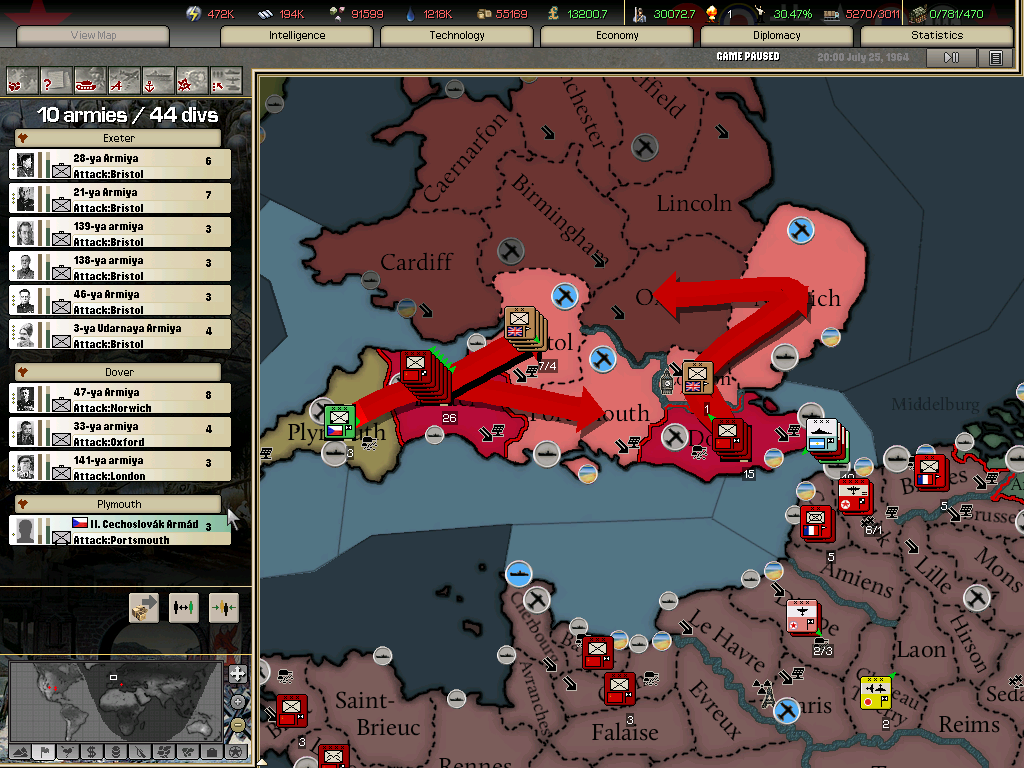Switch to the Technology tab
The height and width of the screenshot is (768, 1024).
pyautogui.click(x=457, y=35)
